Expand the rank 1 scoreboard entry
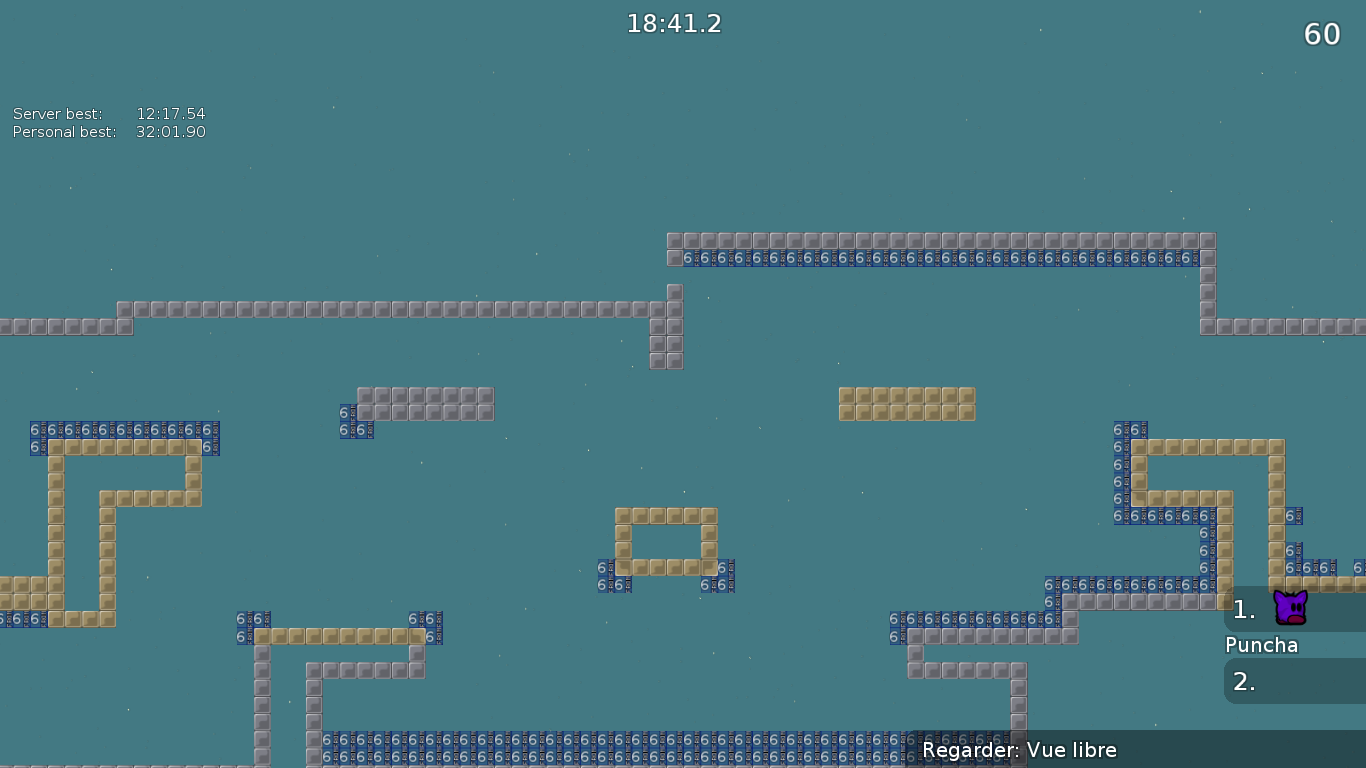 point(1243,610)
